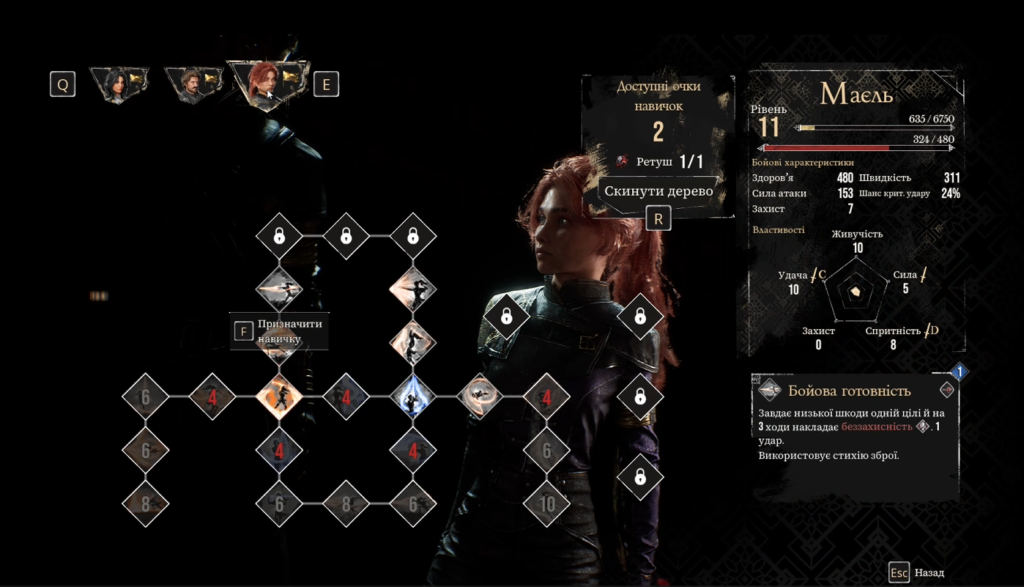Choose the swirl skill right of blue node
The width and height of the screenshot is (1024, 587).
pyautogui.click(x=480, y=397)
